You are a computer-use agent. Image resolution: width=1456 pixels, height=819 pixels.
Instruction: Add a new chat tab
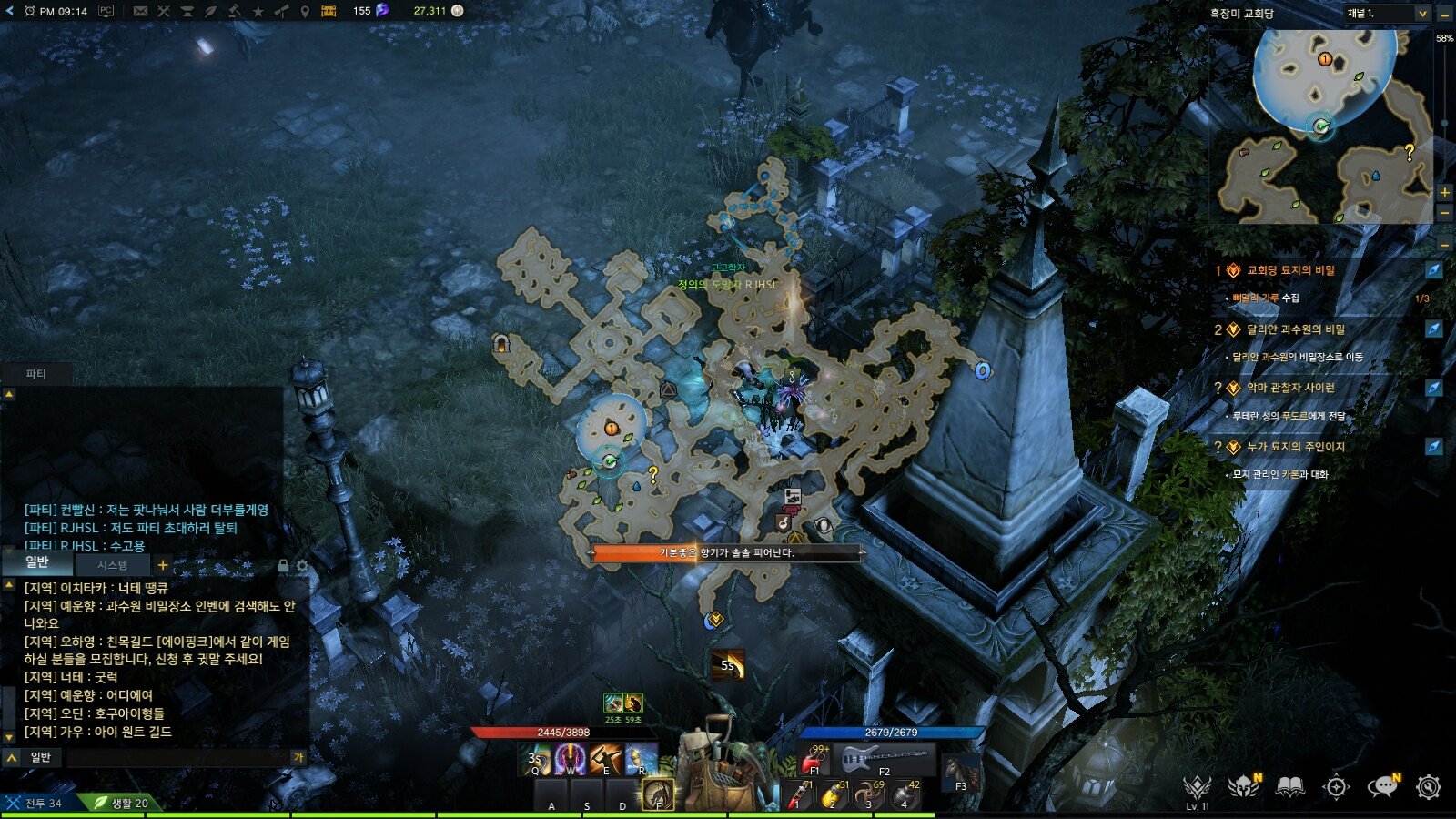[x=163, y=565]
